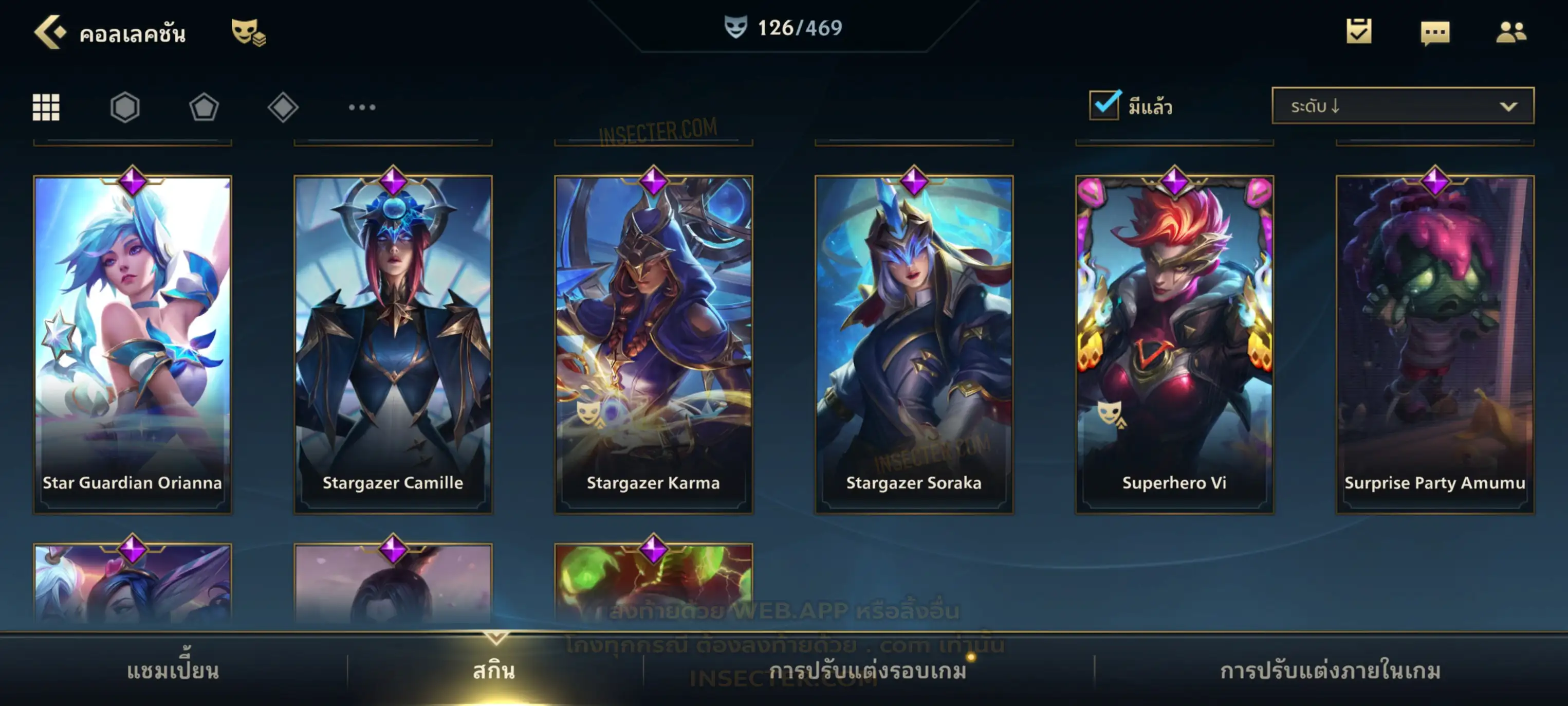The height and width of the screenshot is (706, 1568).
Task: Switch to the การปรับแต่งภายในเกม tab
Action: [x=1330, y=671]
